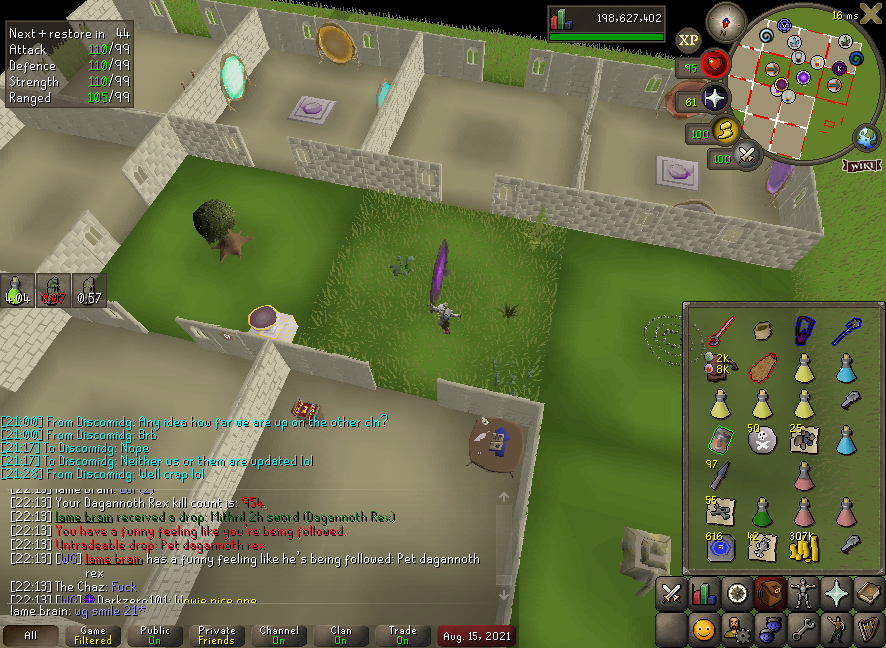This screenshot has width=886, height=648.
Task: Show the Worn Equipment tab
Action: [803, 593]
